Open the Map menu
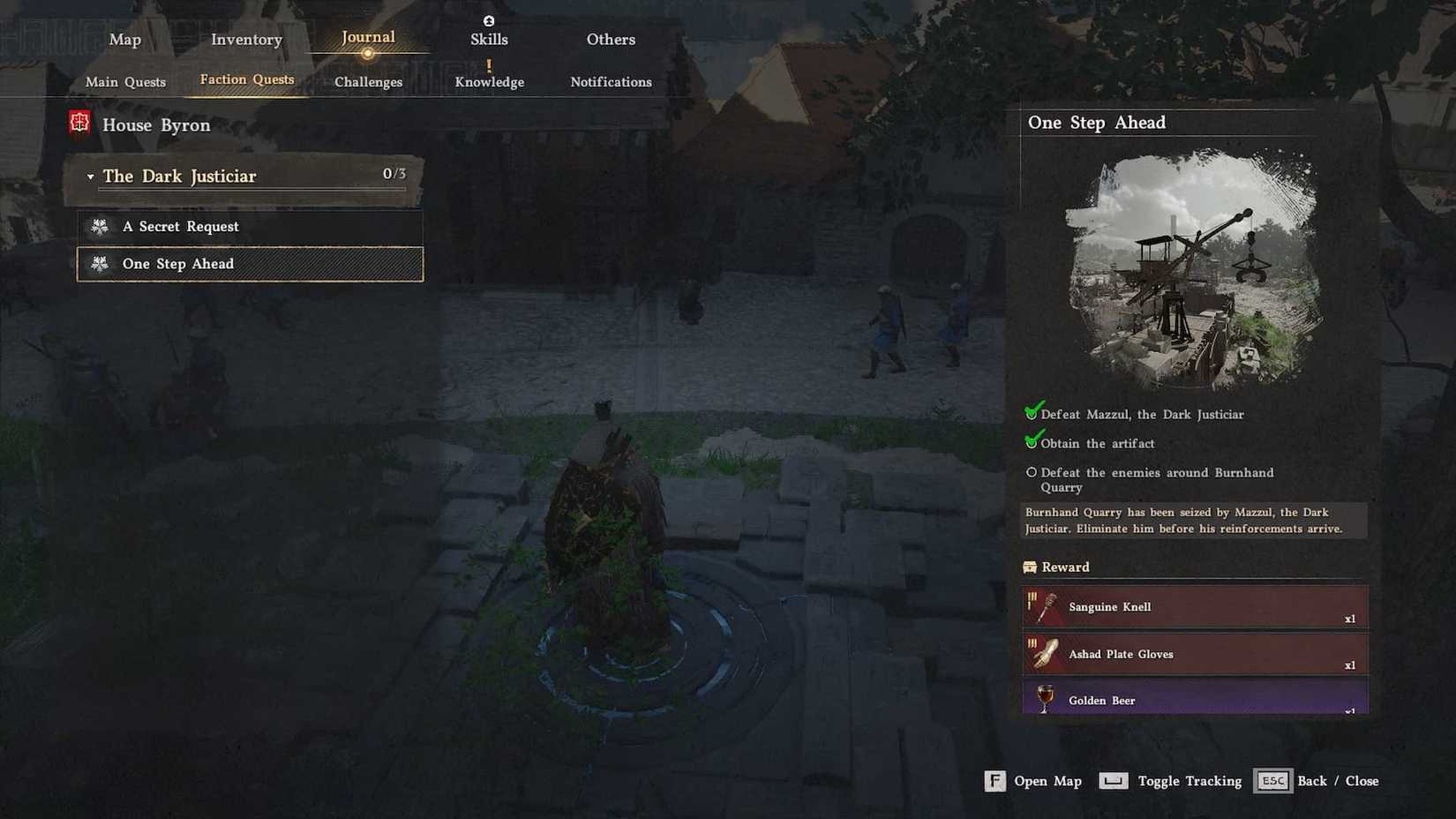The image size is (1456, 819). click(124, 39)
